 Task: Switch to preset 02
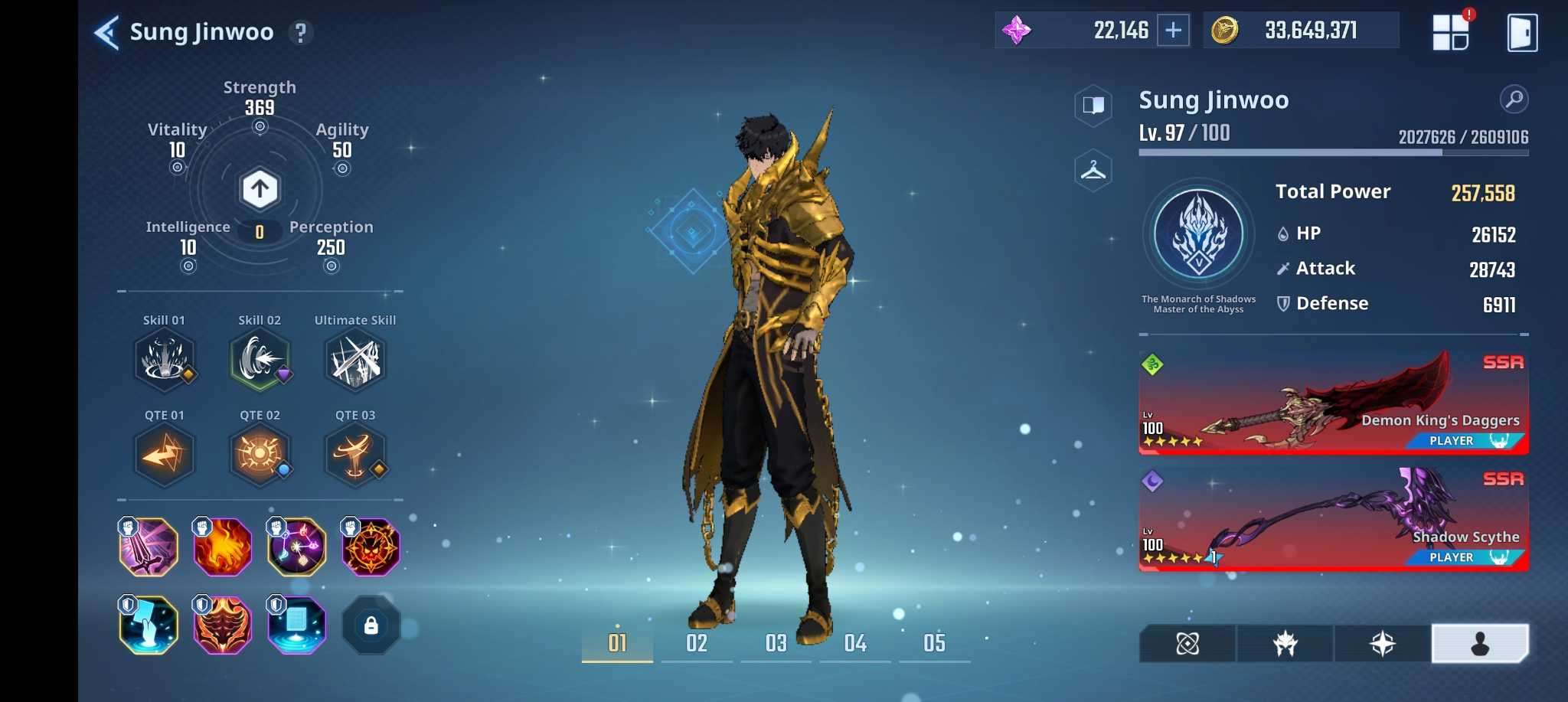click(x=697, y=643)
